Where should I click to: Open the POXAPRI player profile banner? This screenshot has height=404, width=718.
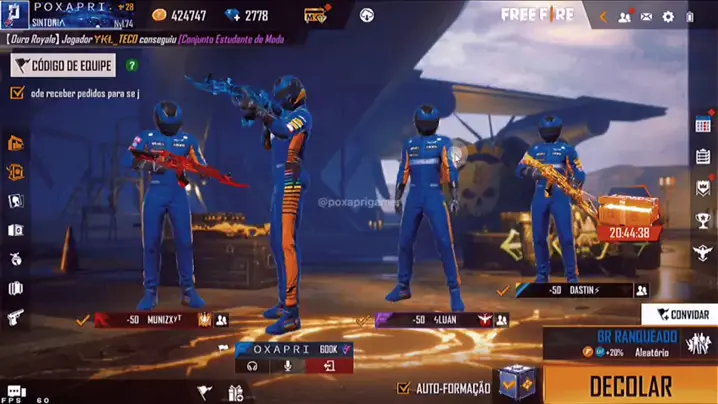70,16
